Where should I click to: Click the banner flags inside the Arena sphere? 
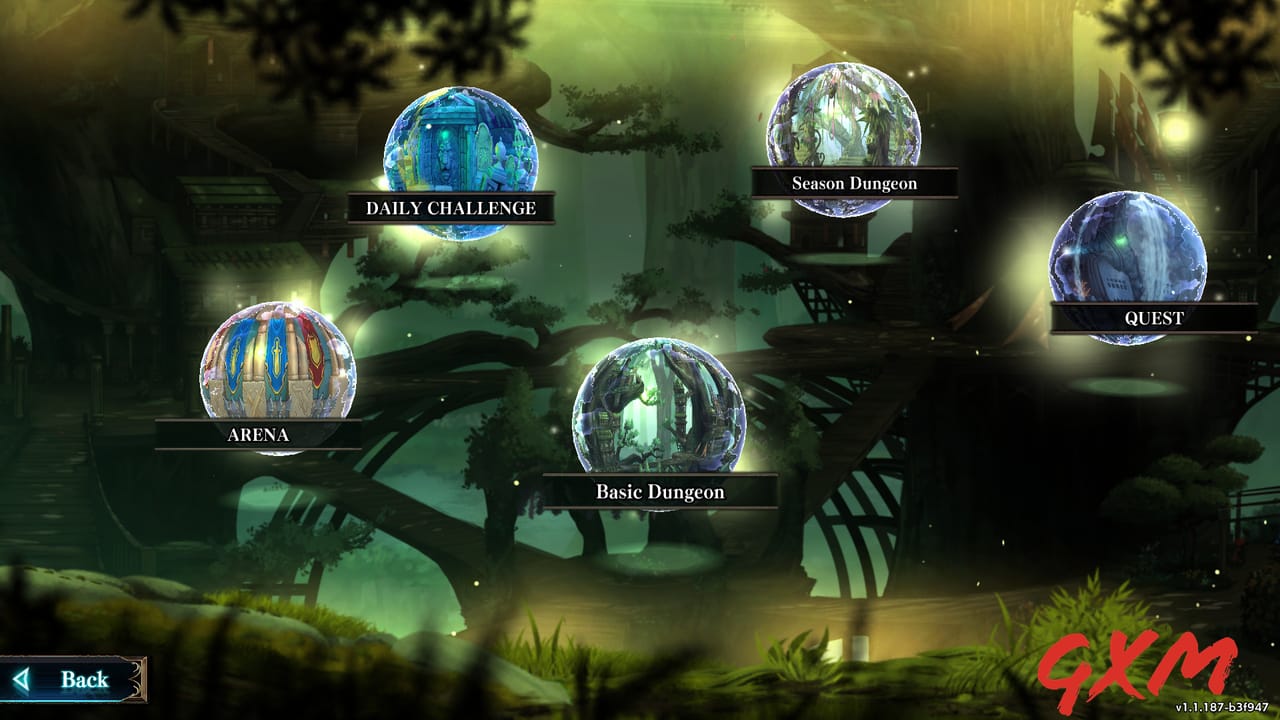click(278, 355)
